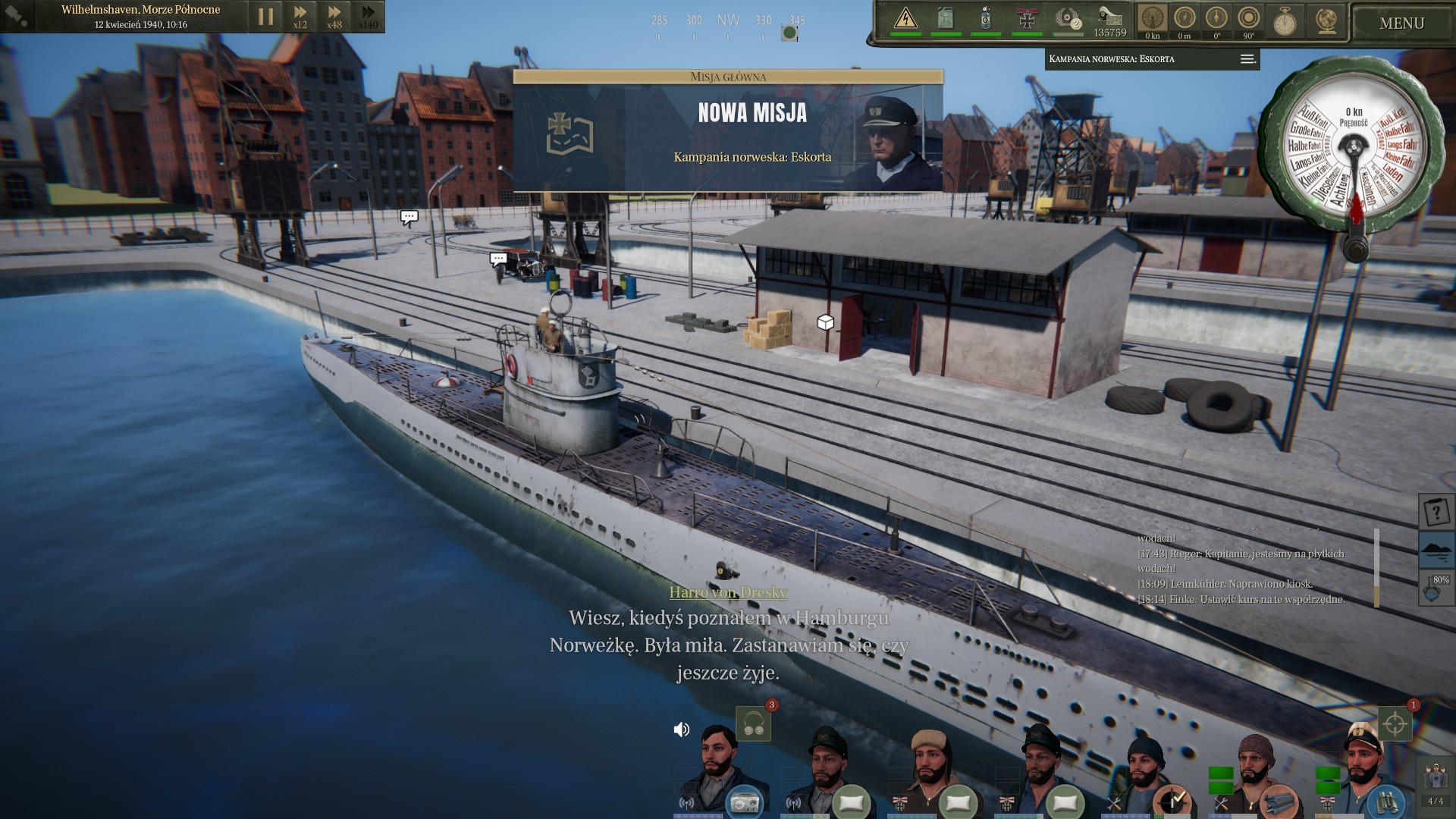Toggle the dialogue speaker sound icon
The height and width of the screenshot is (819, 1456).
682,730
